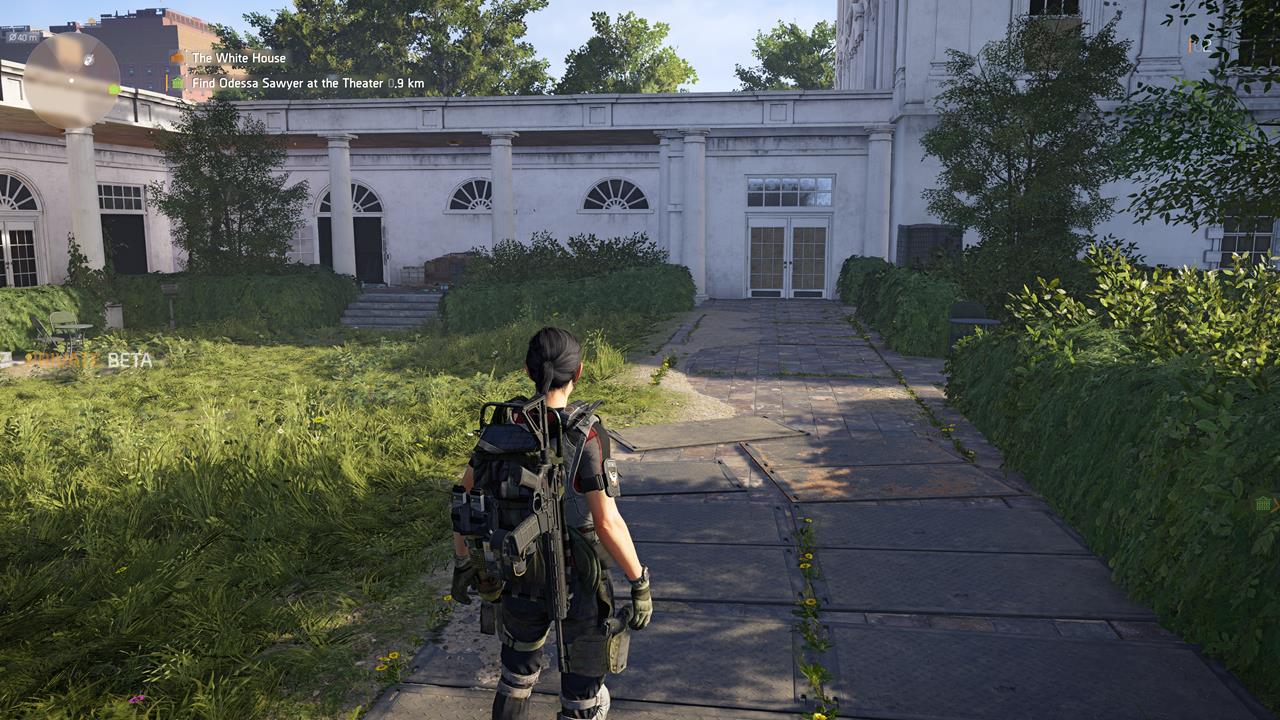Click the orange chevron beside the waypoint icon

coord(1276,506)
